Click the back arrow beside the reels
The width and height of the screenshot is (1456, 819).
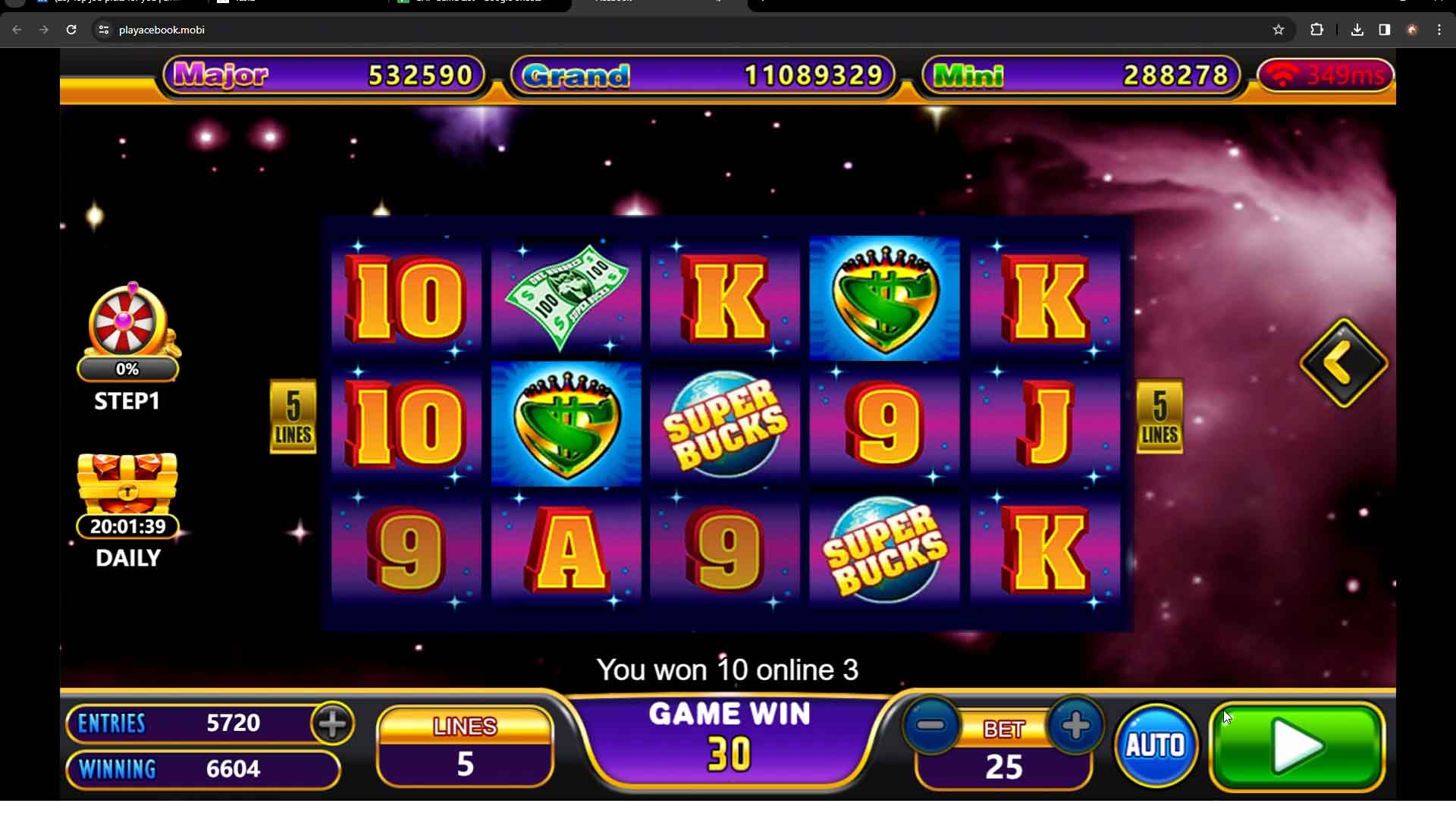(1342, 362)
